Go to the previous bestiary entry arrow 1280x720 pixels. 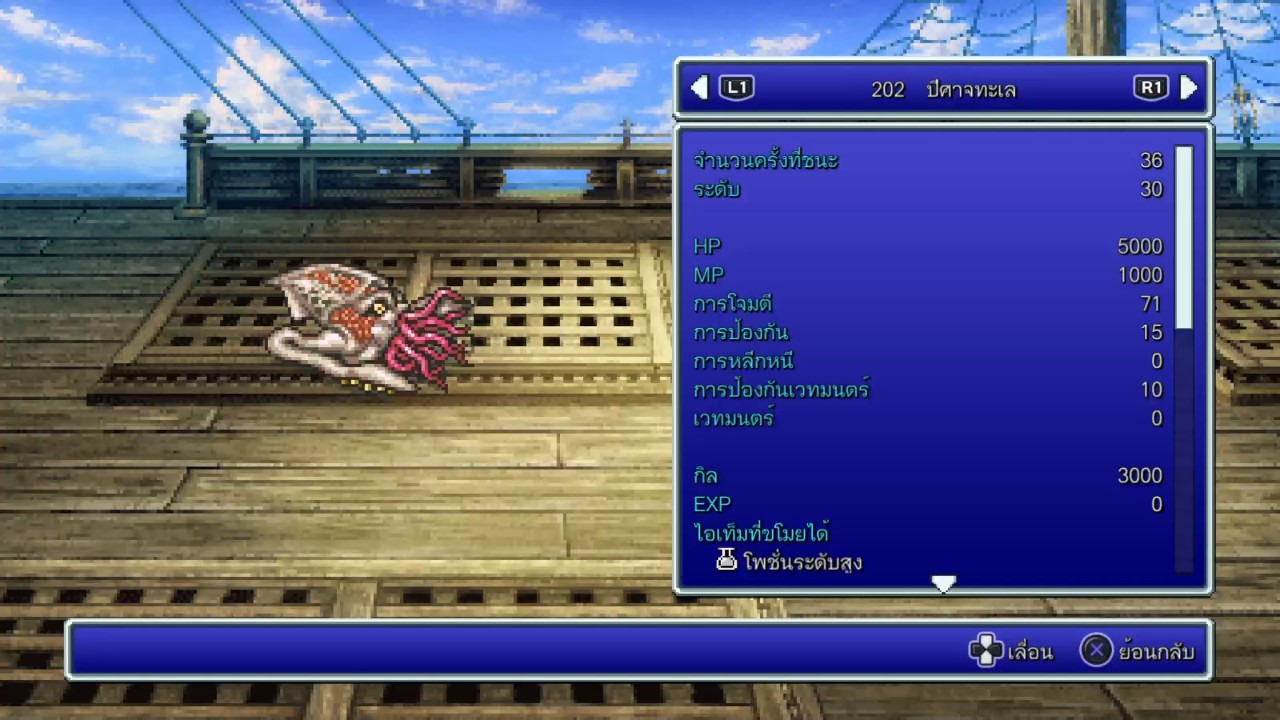pyautogui.click(x=700, y=88)
